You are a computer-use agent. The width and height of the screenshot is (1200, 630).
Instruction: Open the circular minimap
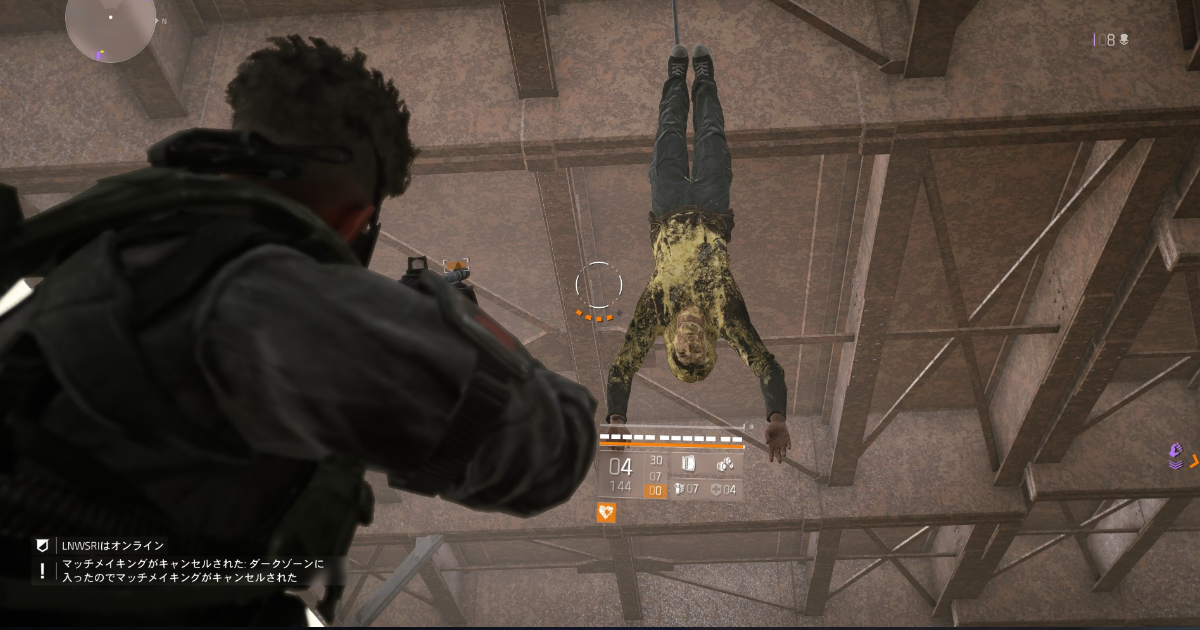110,22
